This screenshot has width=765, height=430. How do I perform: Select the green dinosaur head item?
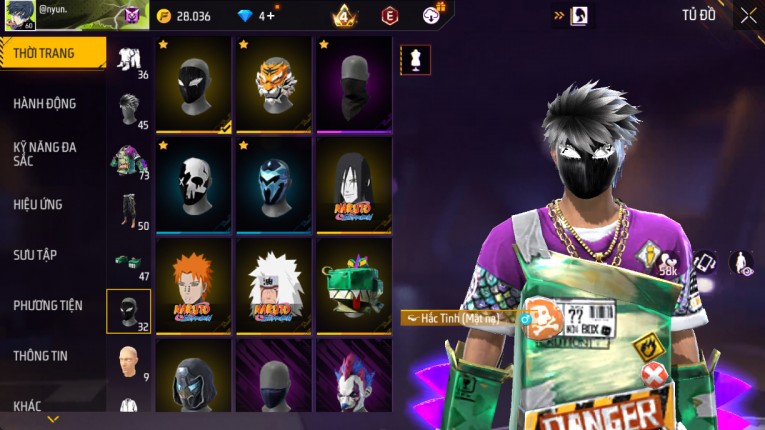354,285
